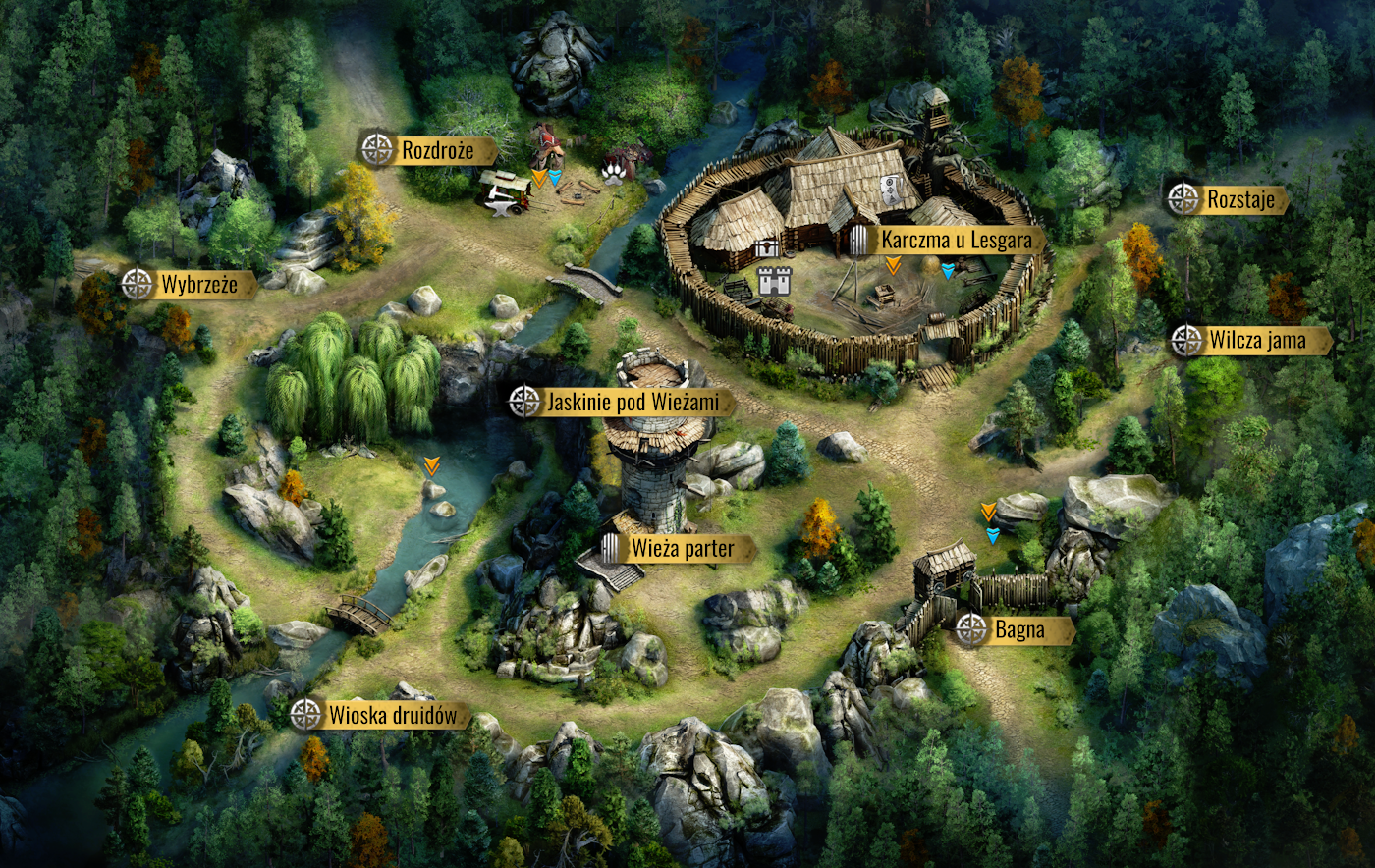The height and width of the screenshot is (868, 1375).
Task: Open the treasure chest icon
Action: 766,249
